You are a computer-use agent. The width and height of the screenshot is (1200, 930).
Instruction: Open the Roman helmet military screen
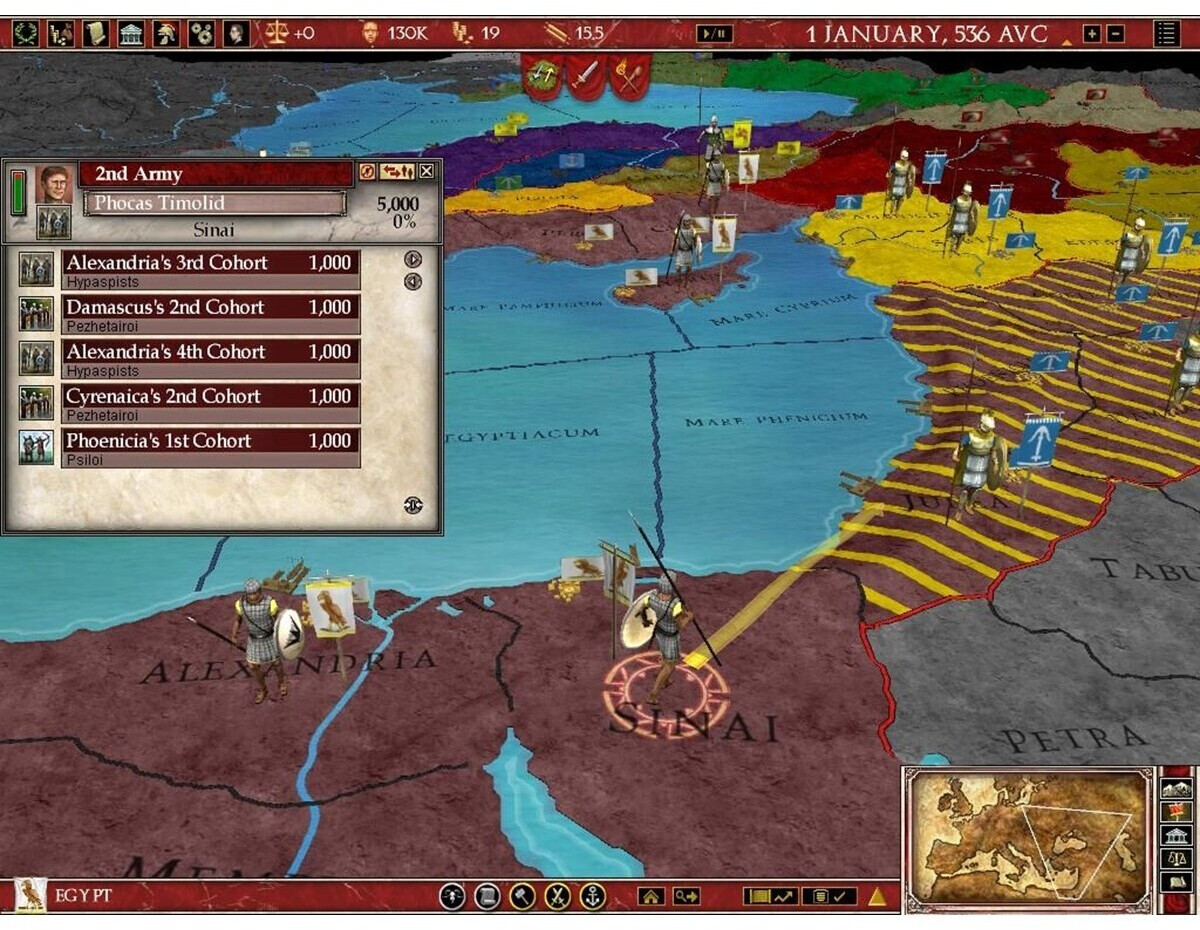coord(166,33)
